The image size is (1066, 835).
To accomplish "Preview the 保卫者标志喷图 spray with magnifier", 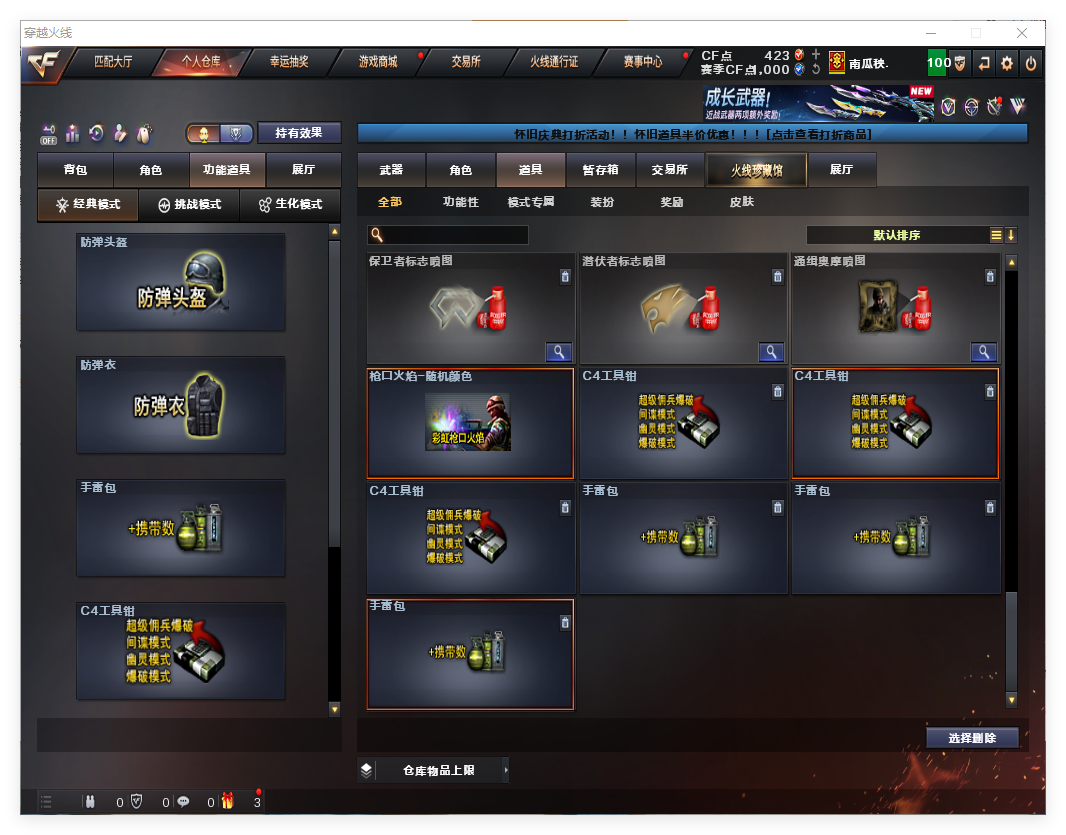I will click(x=558, y=352).
